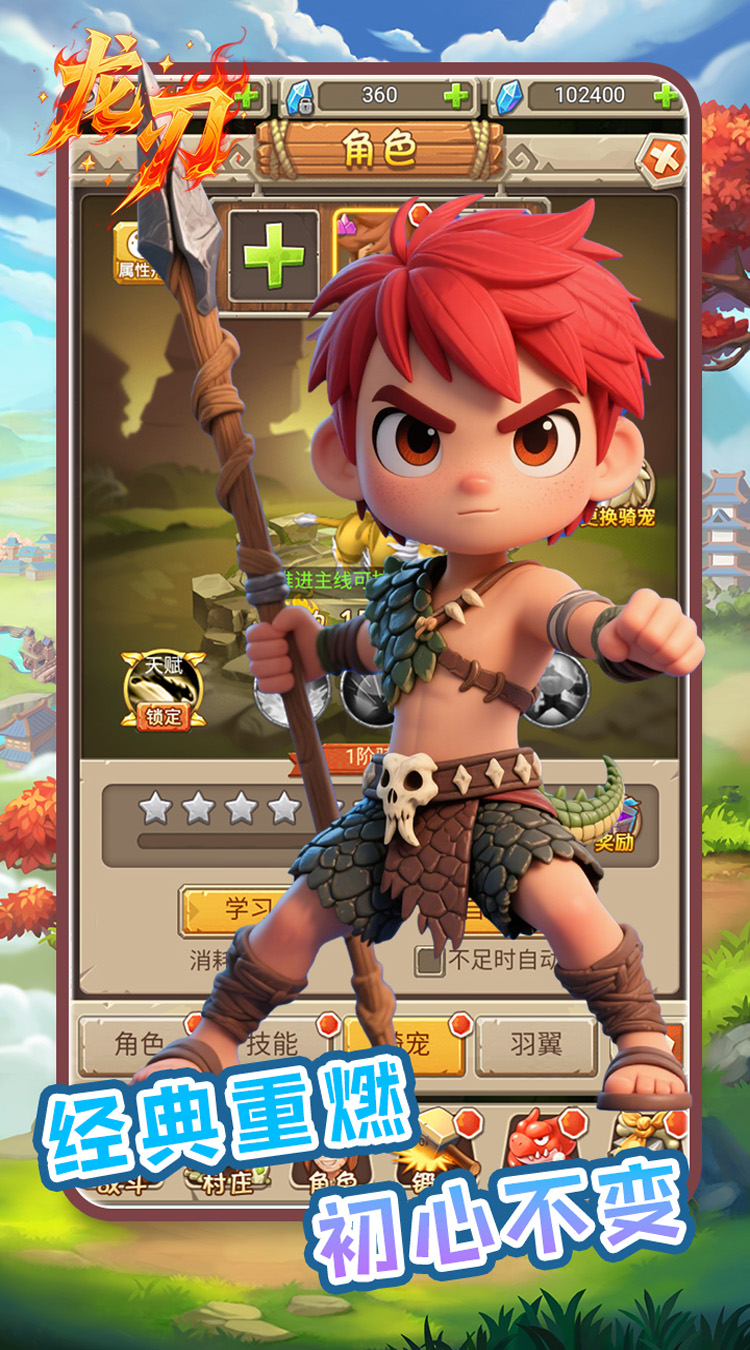Add more locked blue crystals (360)
Screen dimensions: 750x1350
click(x=456, y=96)
